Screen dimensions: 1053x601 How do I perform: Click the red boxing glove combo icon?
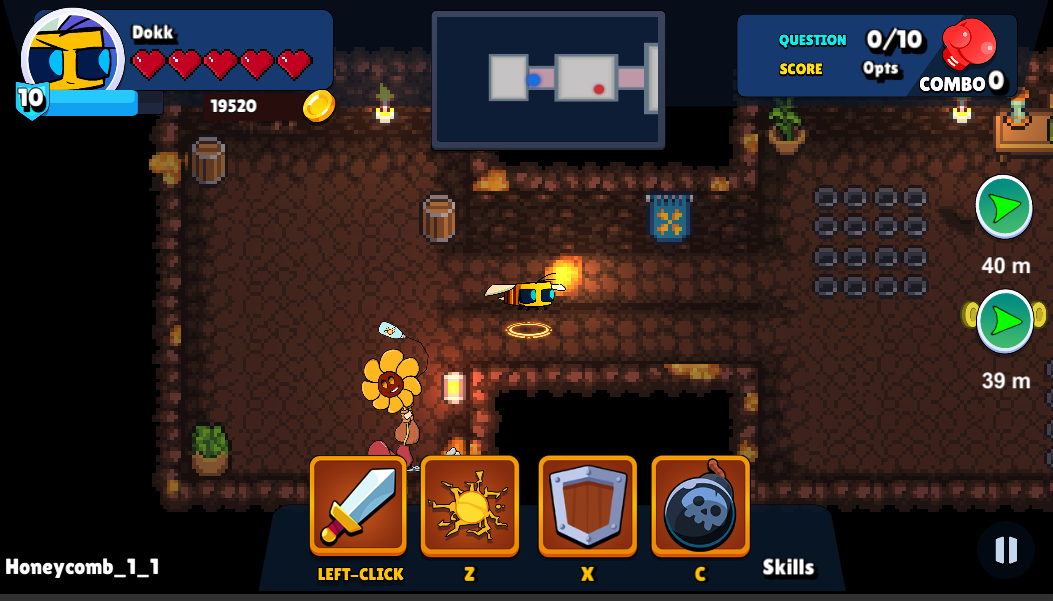tap(969, 45)
